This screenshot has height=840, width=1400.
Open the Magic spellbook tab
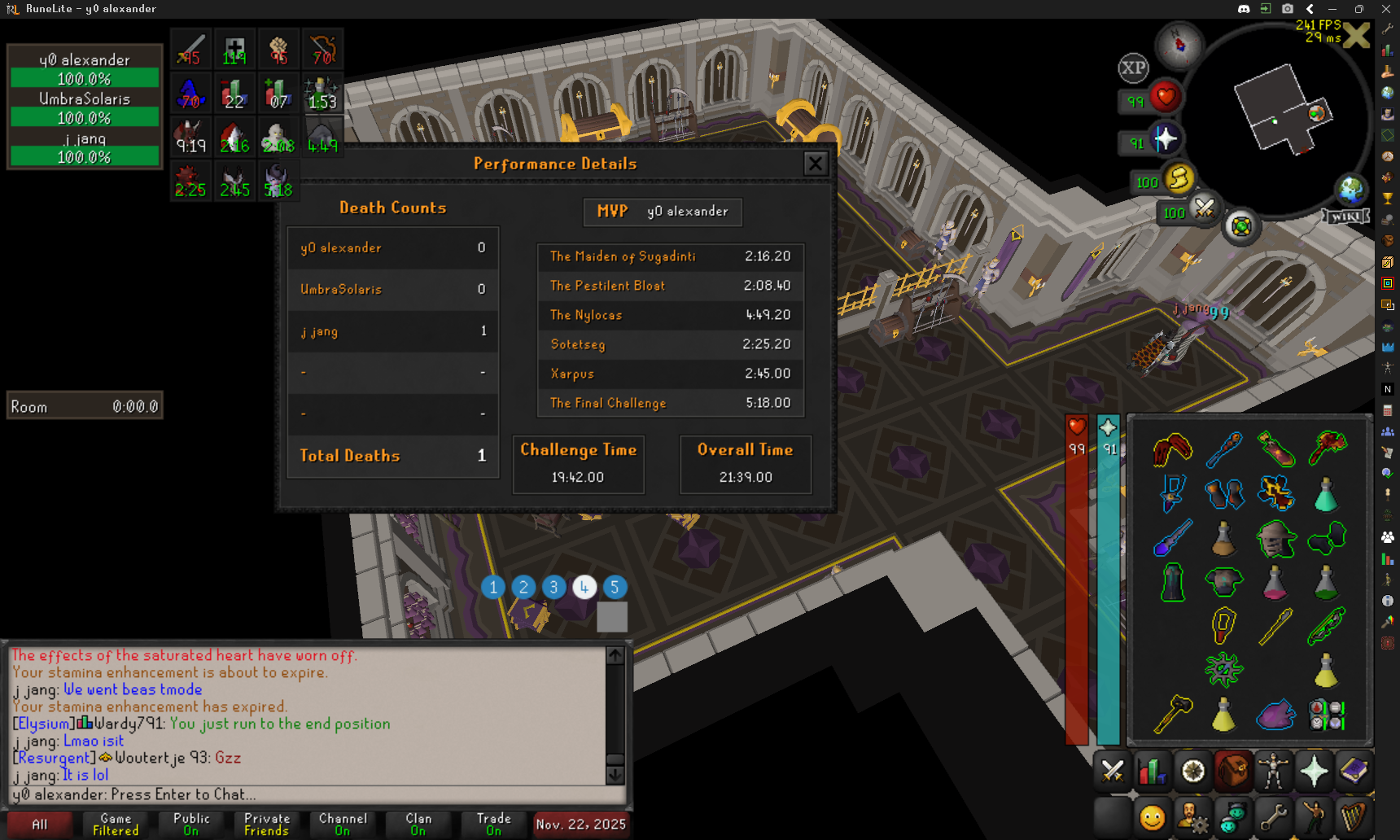[1354, 771]
